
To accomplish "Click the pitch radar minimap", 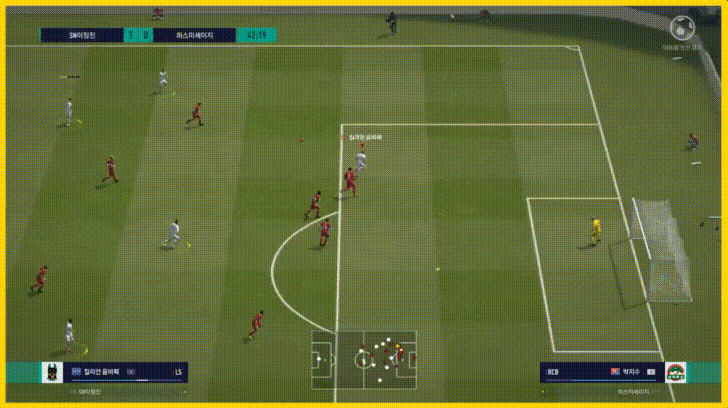I will (x=364, y=355).
